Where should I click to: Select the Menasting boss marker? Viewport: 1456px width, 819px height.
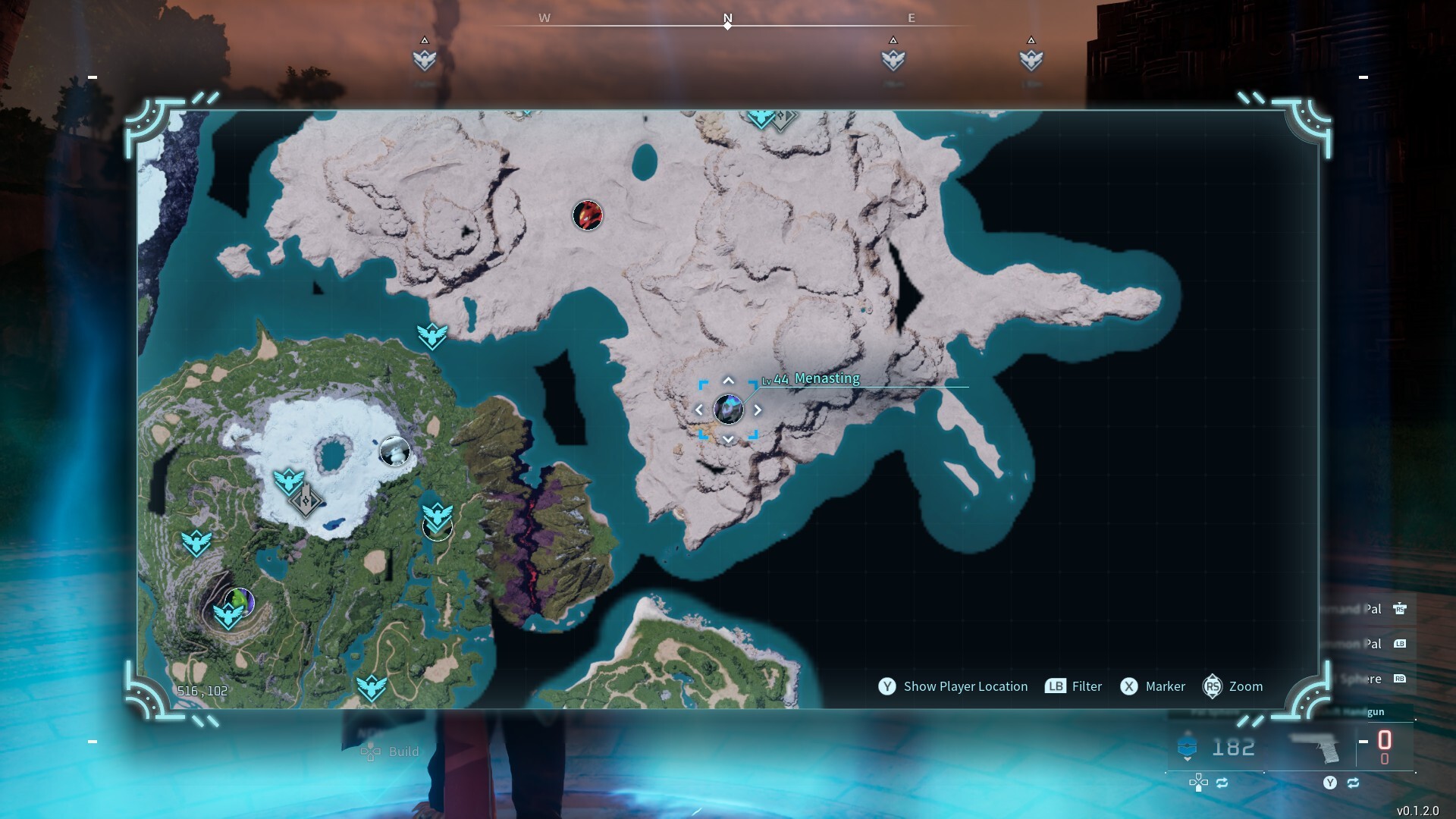pyautogui.click(x=728, y=409)
